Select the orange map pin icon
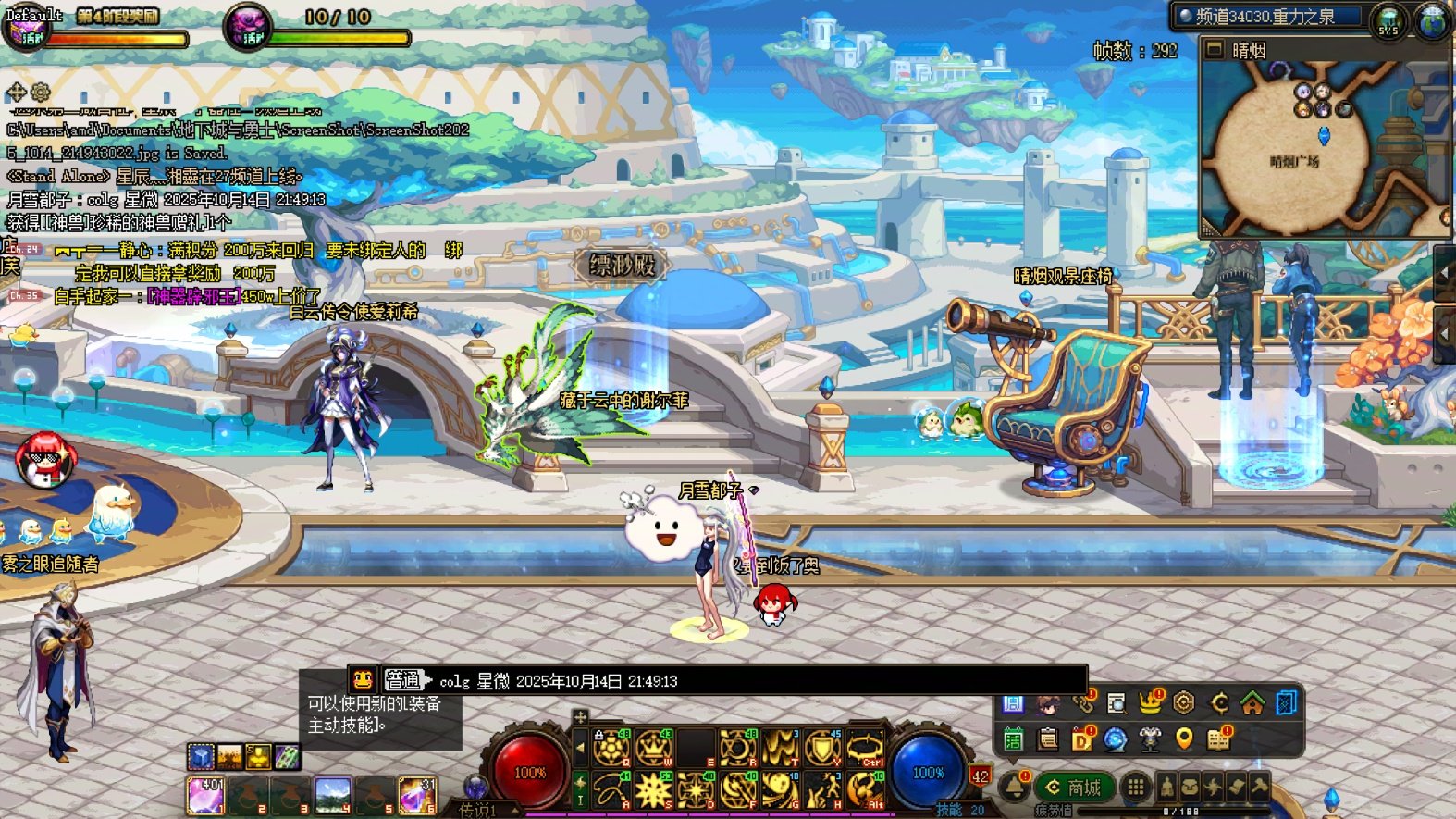Screen dimensions: 1456x819 [1183, 738]
